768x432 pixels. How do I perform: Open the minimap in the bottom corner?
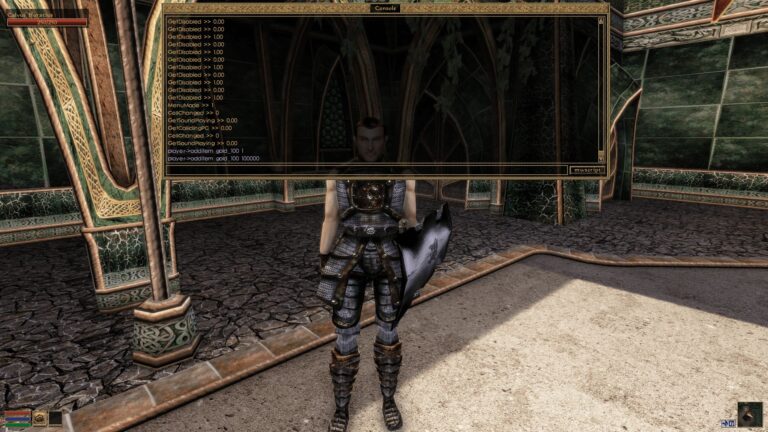749,414
